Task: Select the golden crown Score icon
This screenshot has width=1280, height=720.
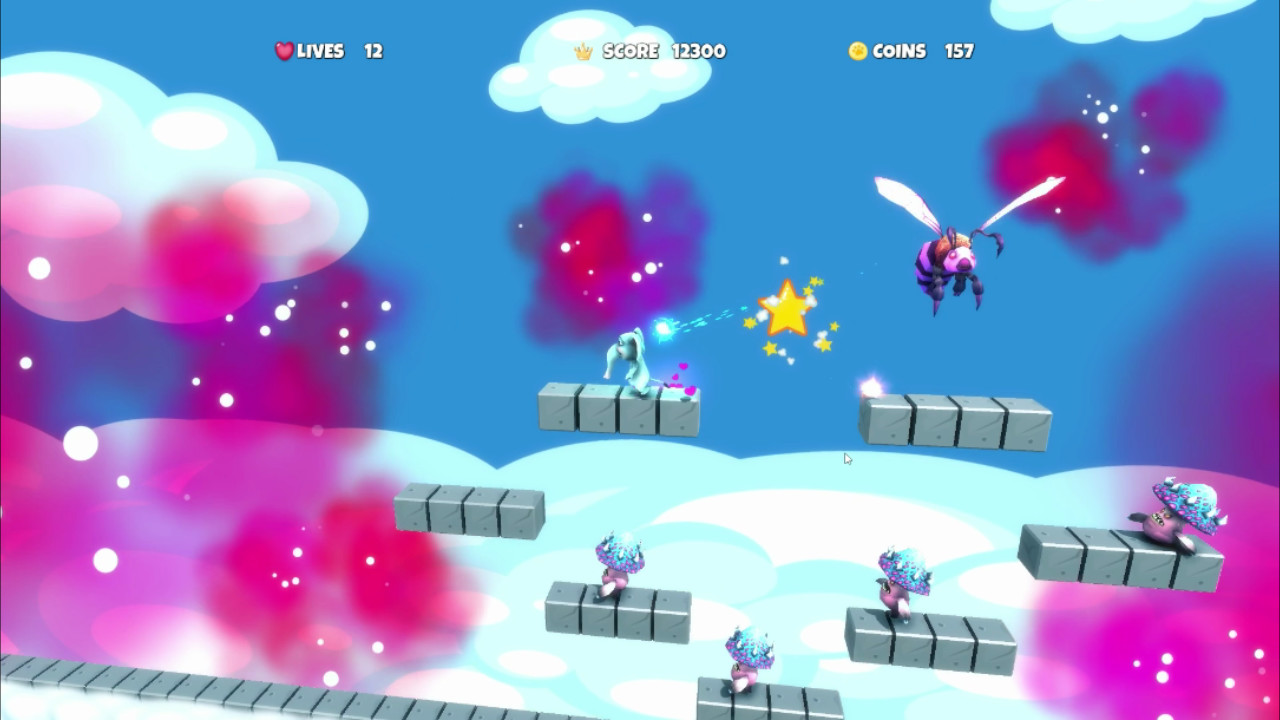Action: click(585, 51)
